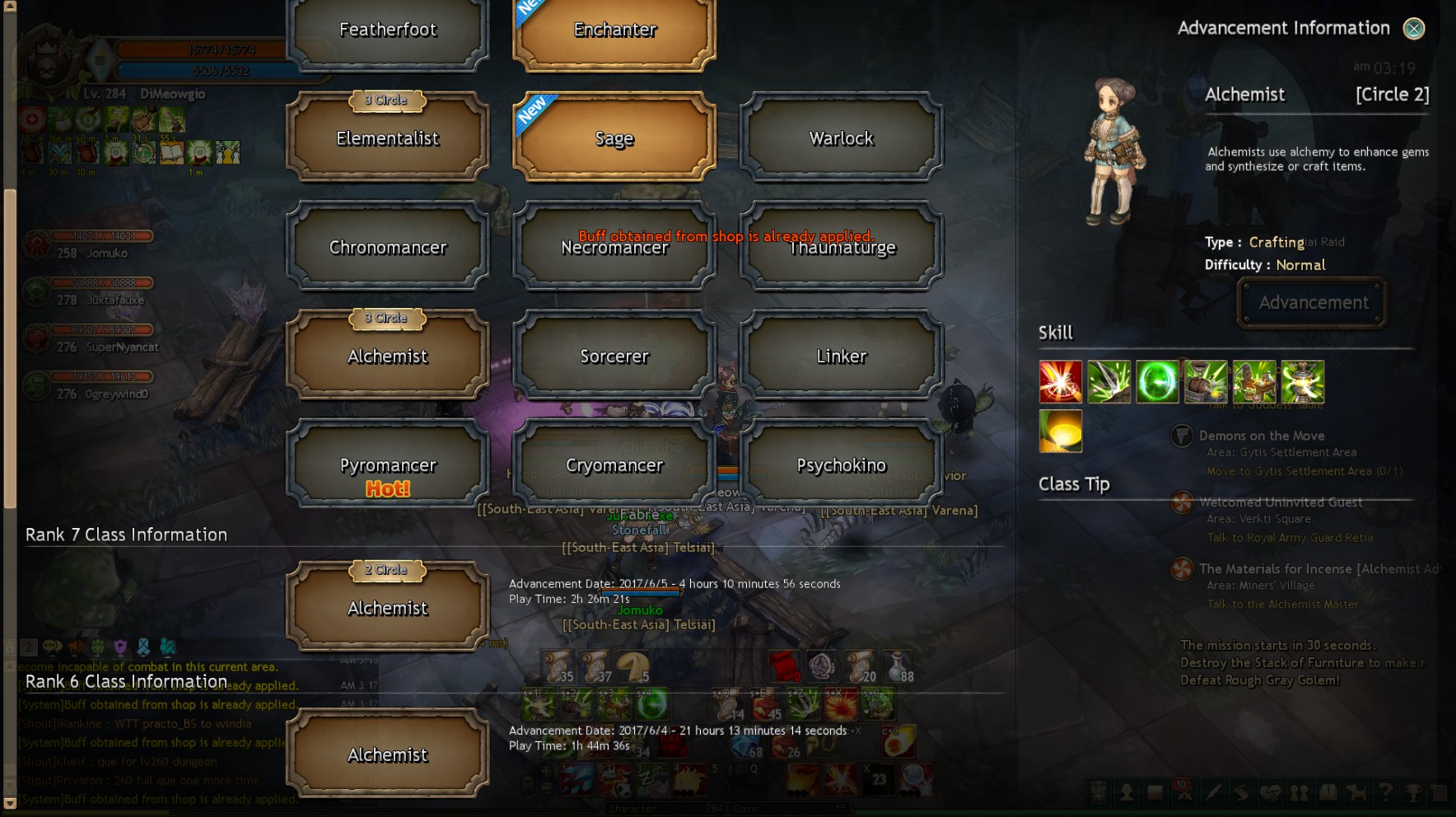
Task: Open the Rank 7 Alchemist 2 Circle entry
Action: pyautogui.click(x=388, y=609)
